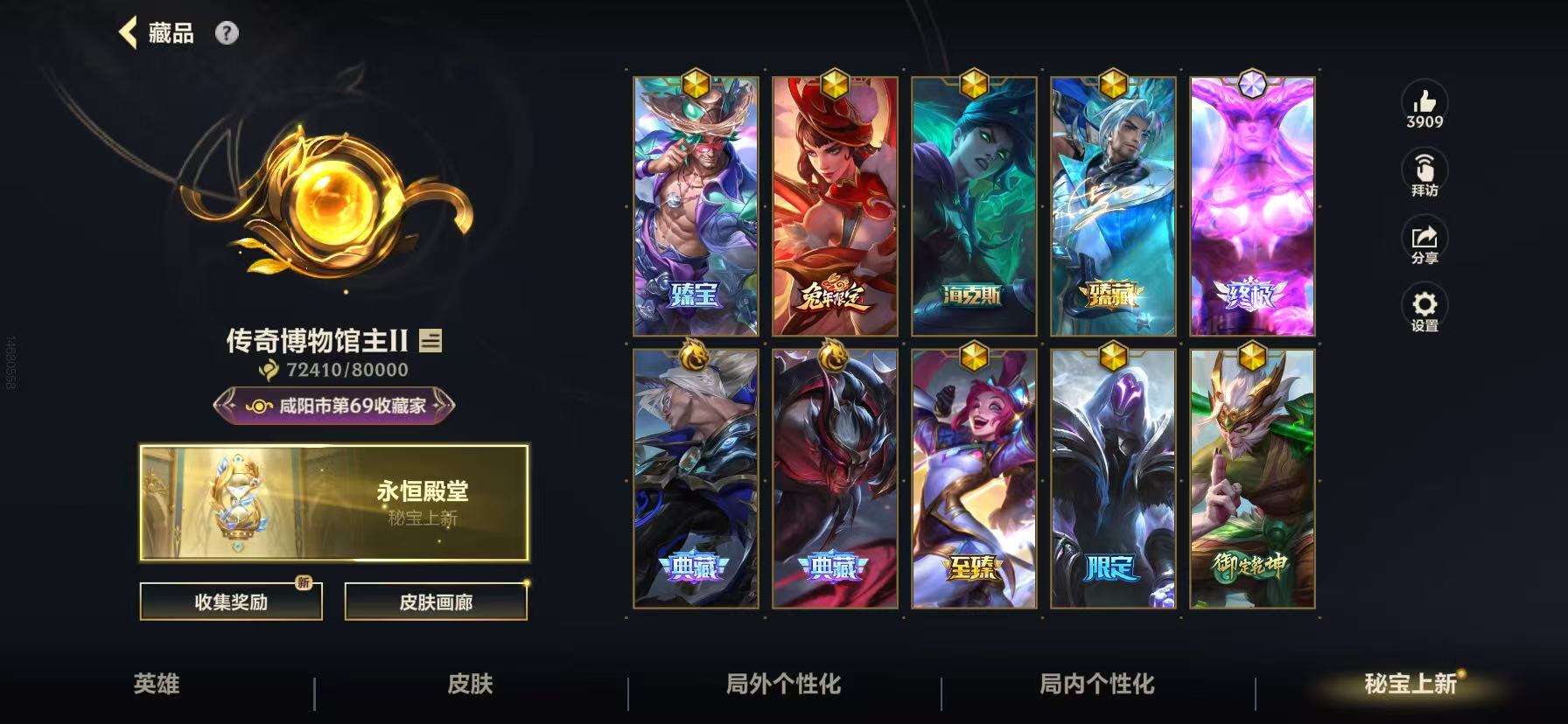Image resolution: width=1568 pixels, height=724 pixels.
Task: Open the 皮肤 tab
Action: coord(471,686)
